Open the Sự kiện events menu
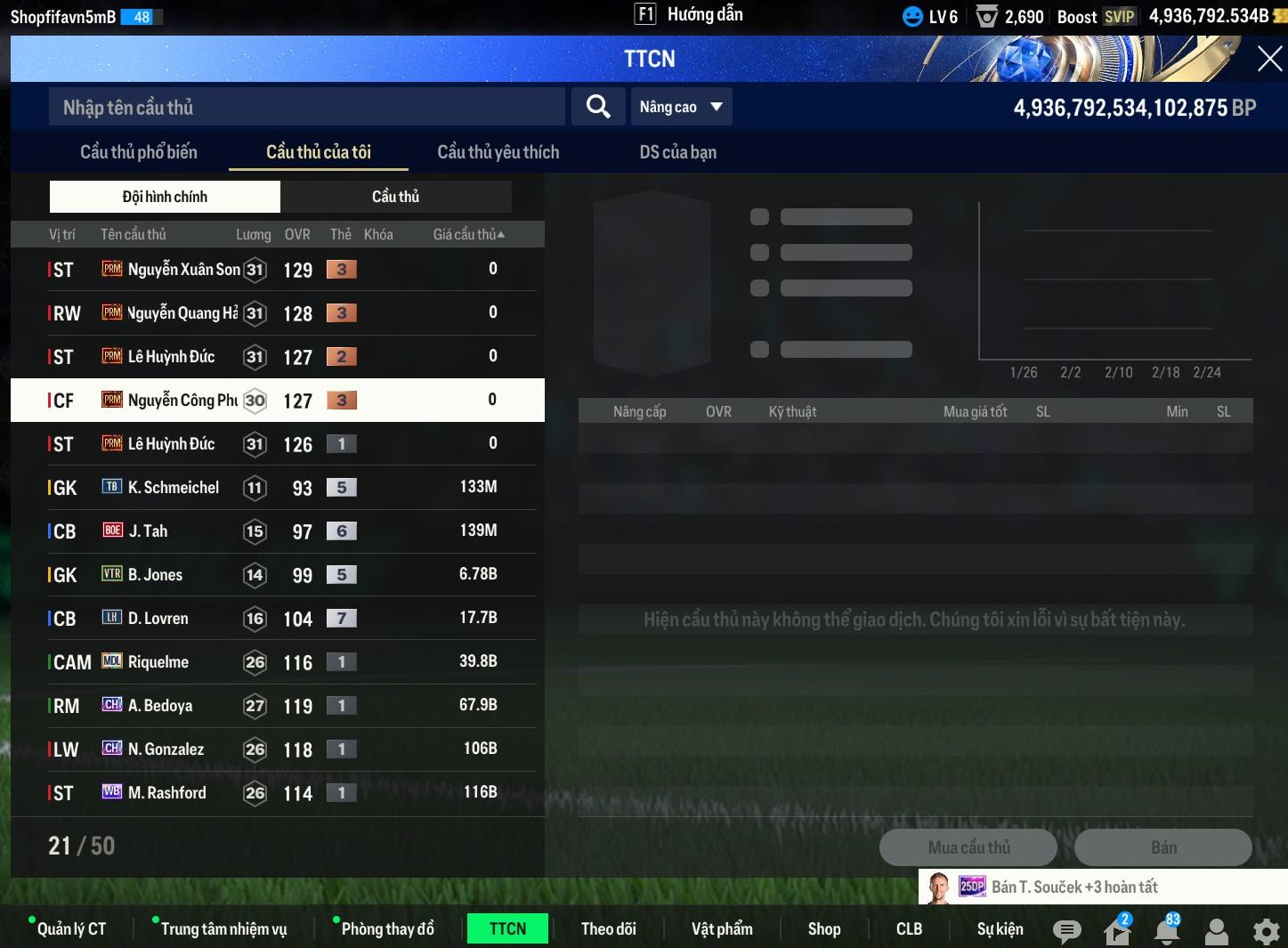Image resolution: width=1288 pixels, height=948 pixels. point(1000,929)
